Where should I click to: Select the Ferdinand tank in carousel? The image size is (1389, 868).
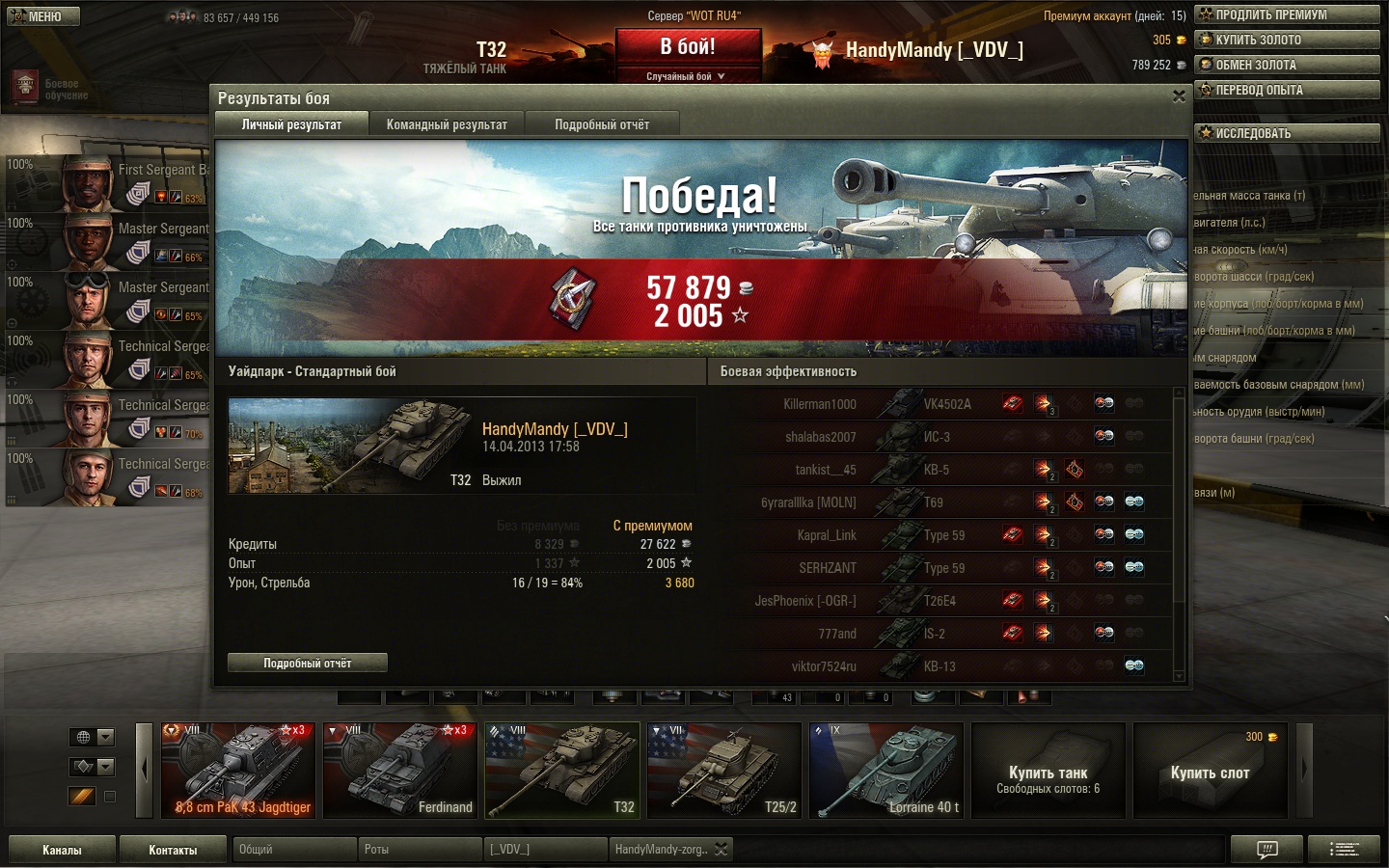pos(400,770)
